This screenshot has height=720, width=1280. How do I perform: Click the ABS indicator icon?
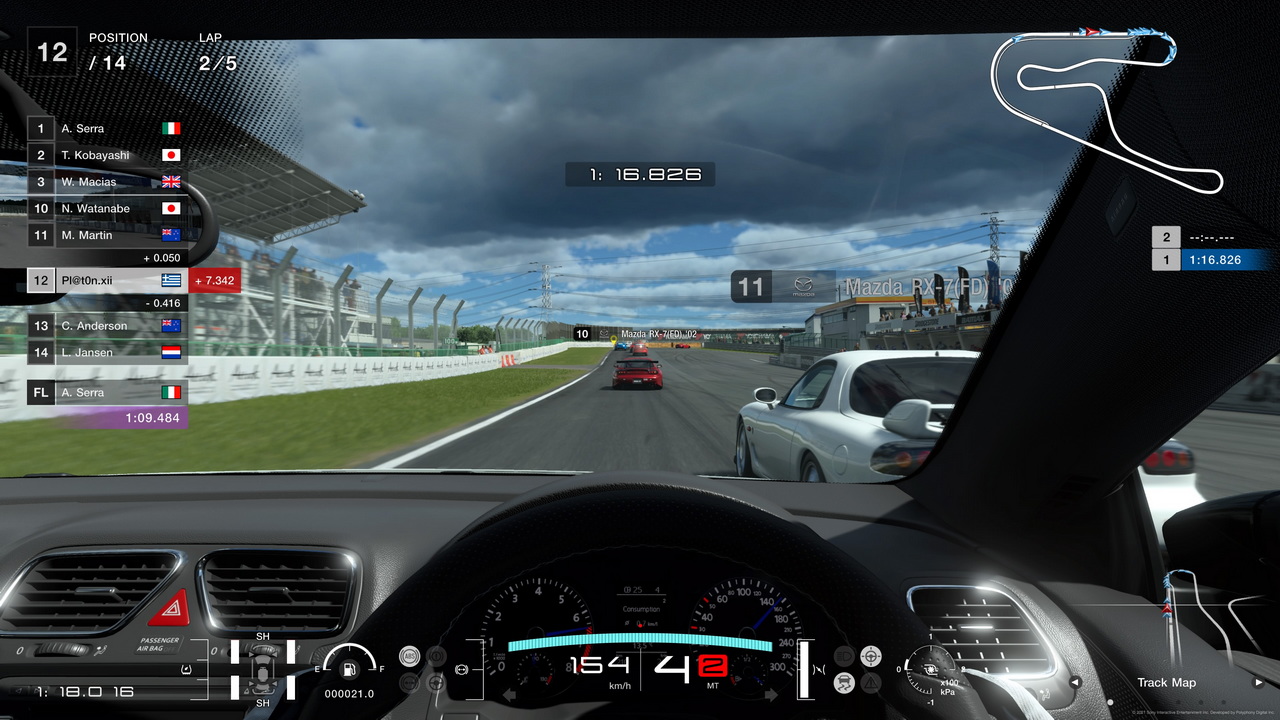[409, 656]
